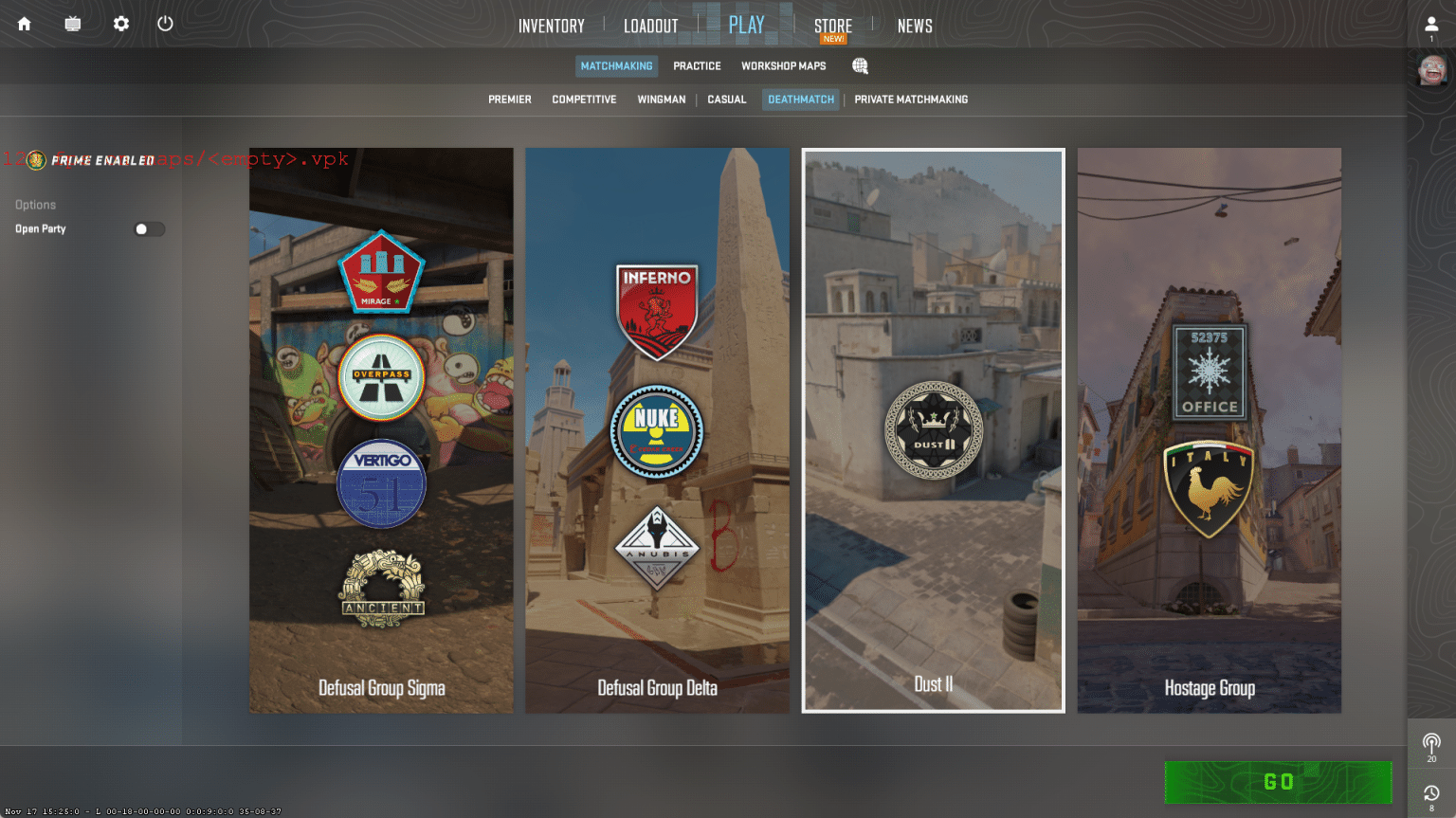Pick the Hostage Group map card
The height and width of the screenshot is (818, 1456).
(x=1209, y=429)
